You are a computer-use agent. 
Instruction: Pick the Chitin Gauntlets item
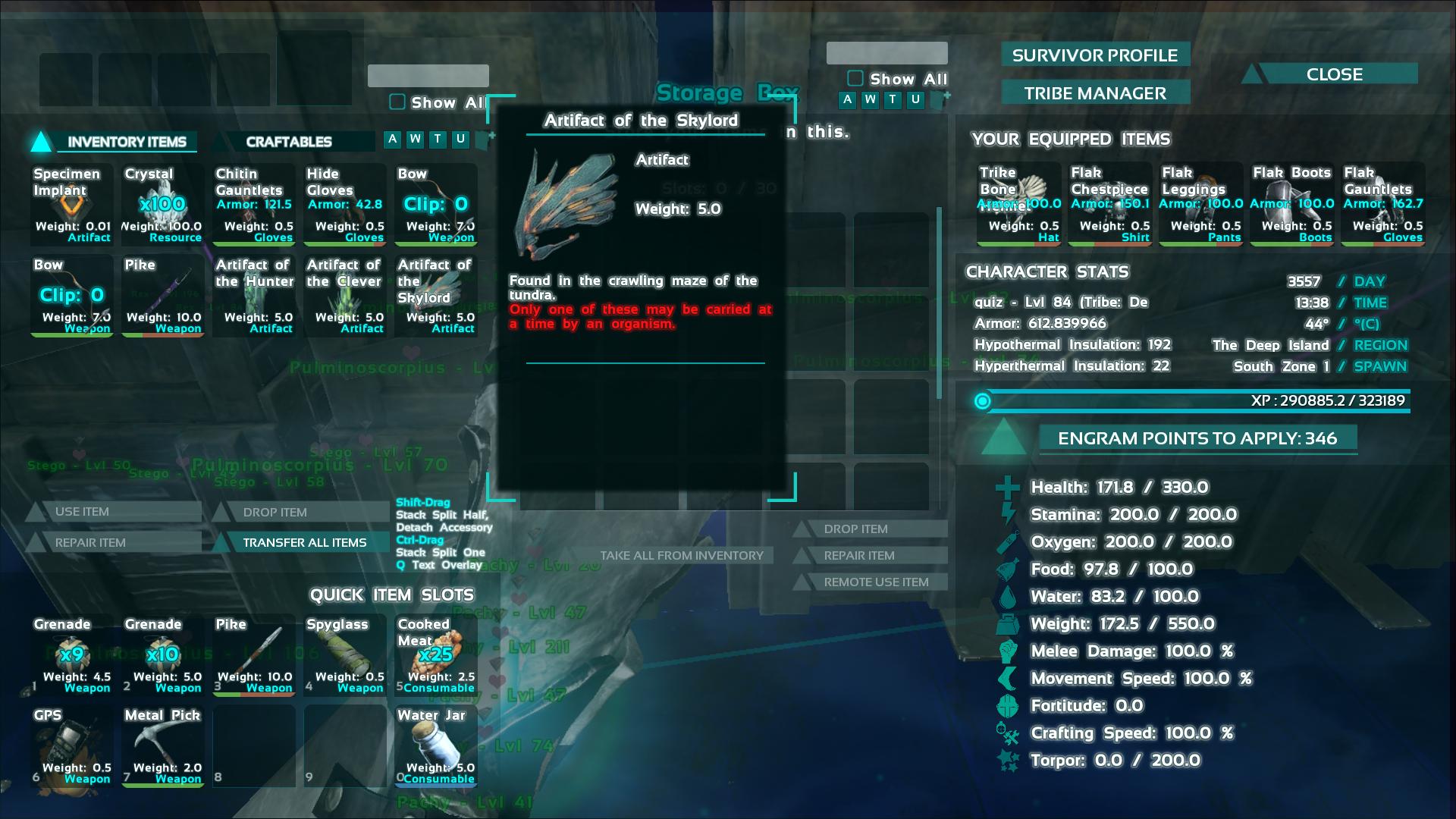(x=254, y=205)
